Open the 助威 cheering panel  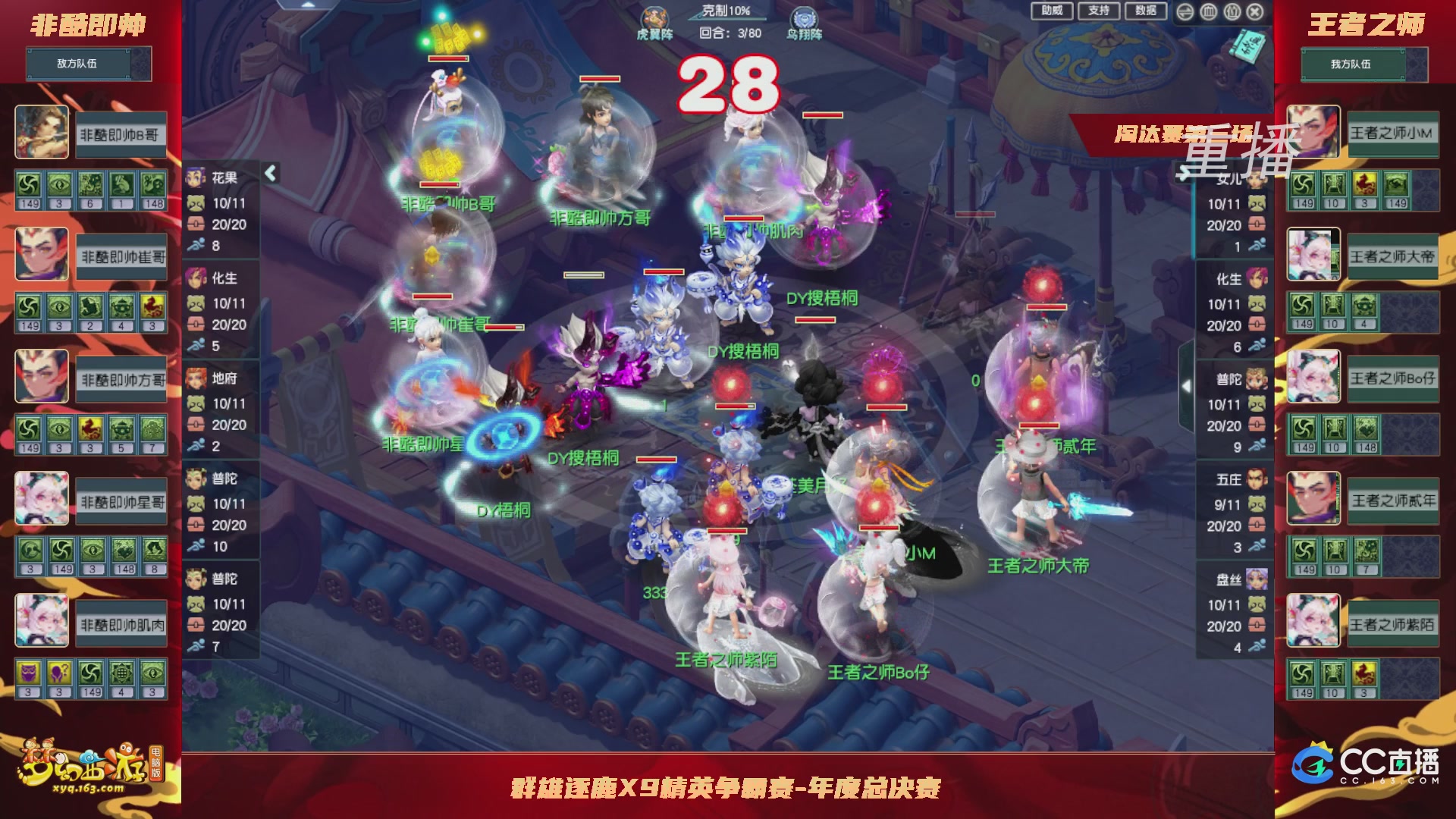(x=1053, y=11)
